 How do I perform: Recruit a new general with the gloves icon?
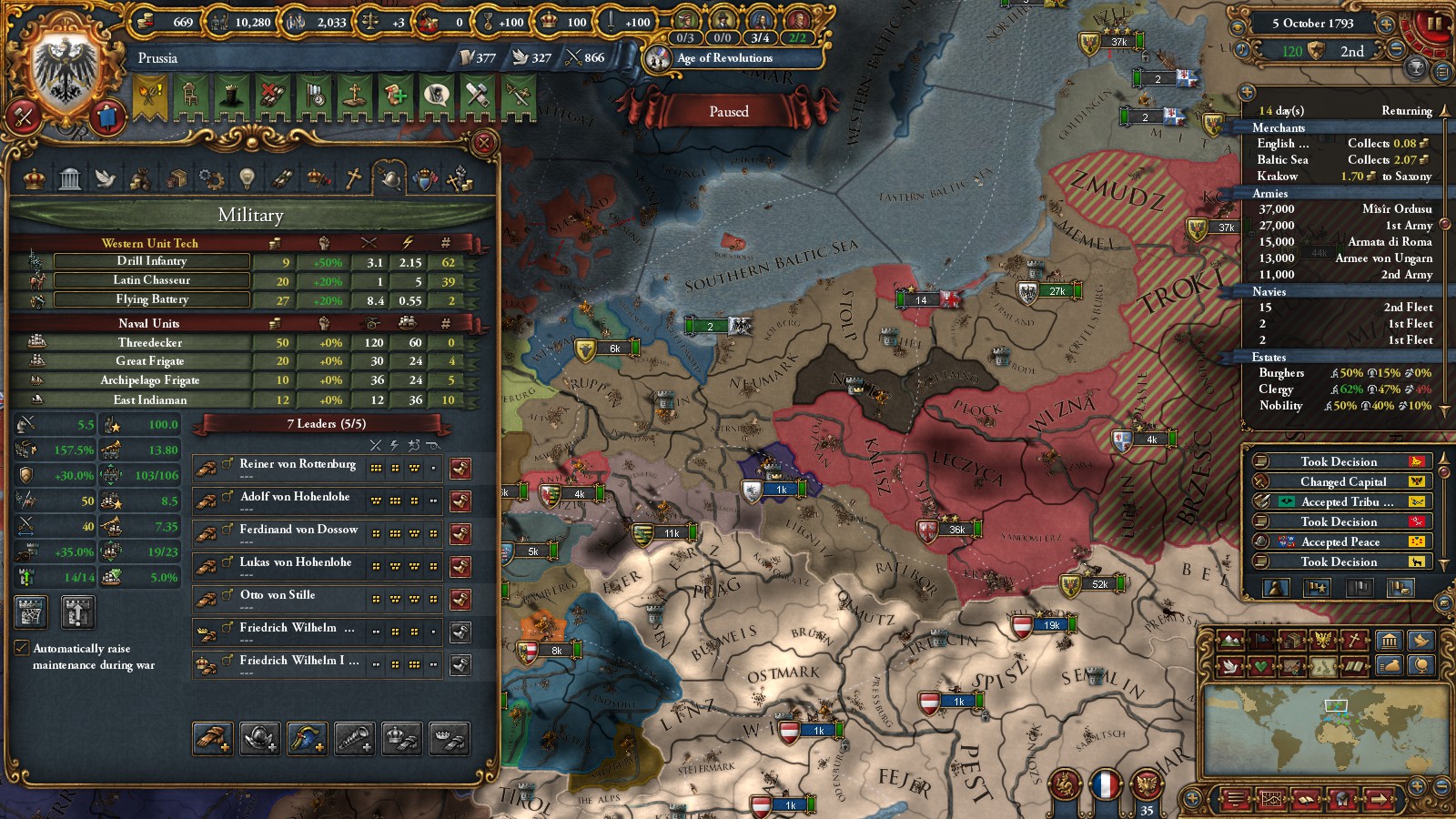point(210,737)
